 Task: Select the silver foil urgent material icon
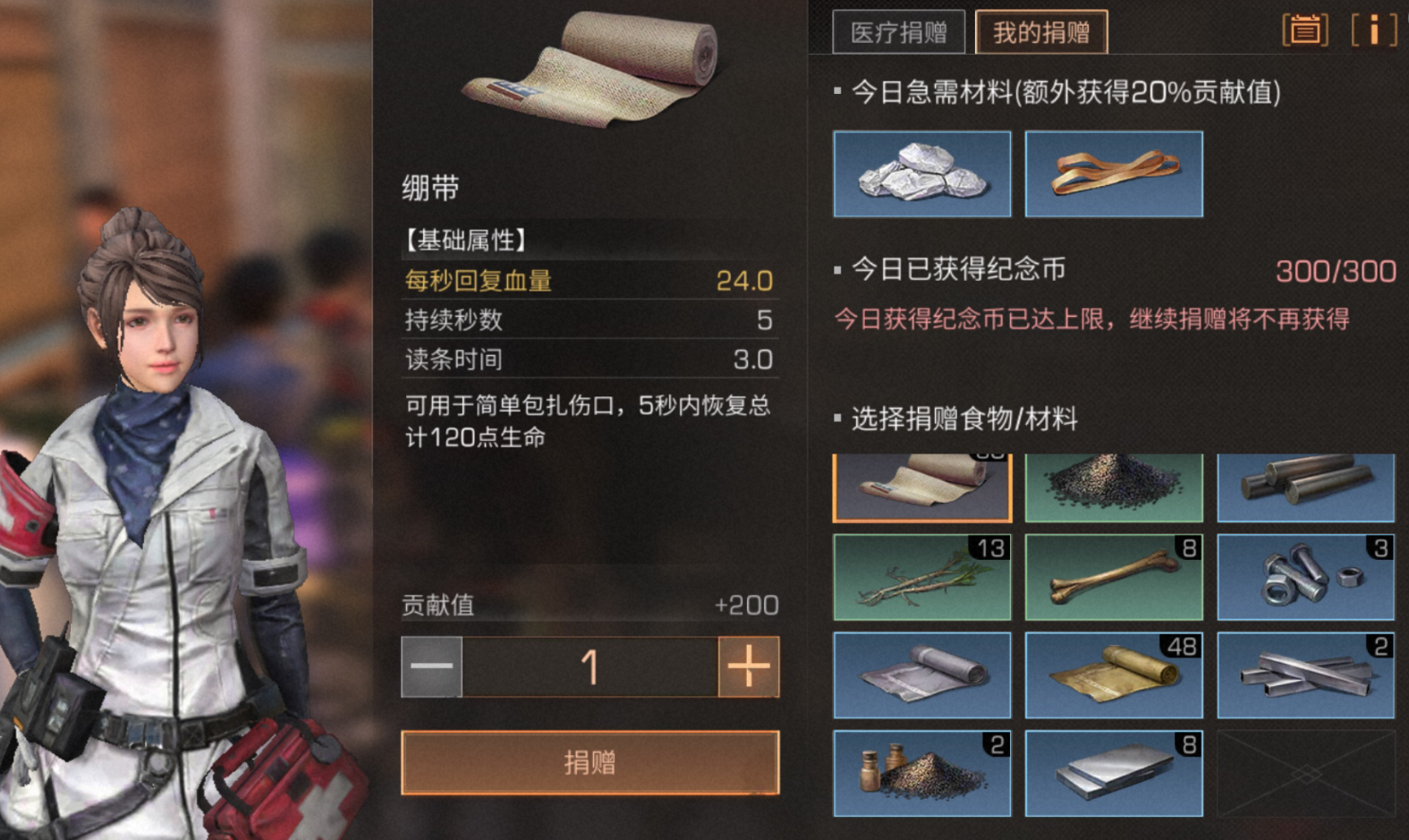922,174
